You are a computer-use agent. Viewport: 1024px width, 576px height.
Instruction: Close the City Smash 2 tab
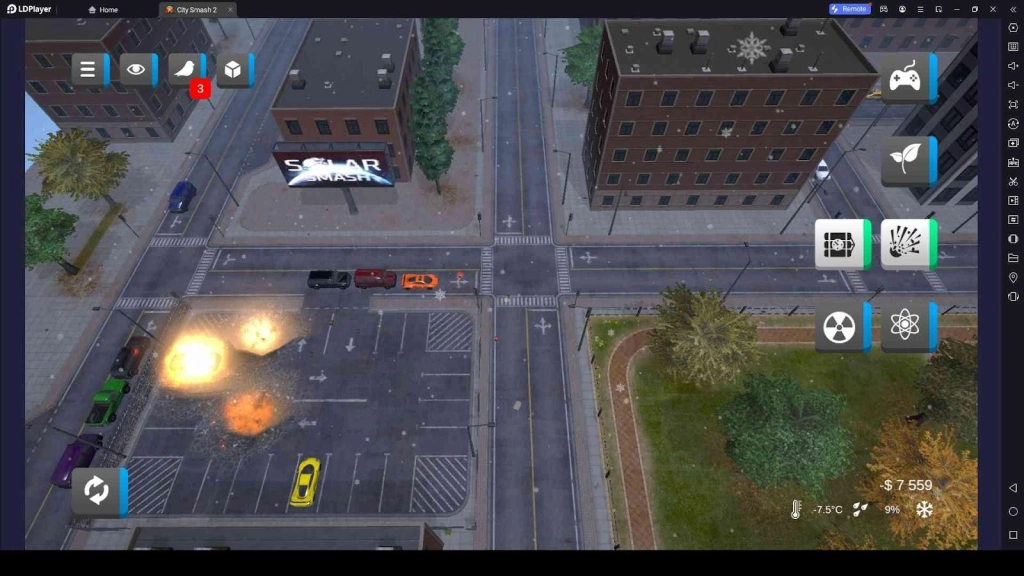coord(230,10)
